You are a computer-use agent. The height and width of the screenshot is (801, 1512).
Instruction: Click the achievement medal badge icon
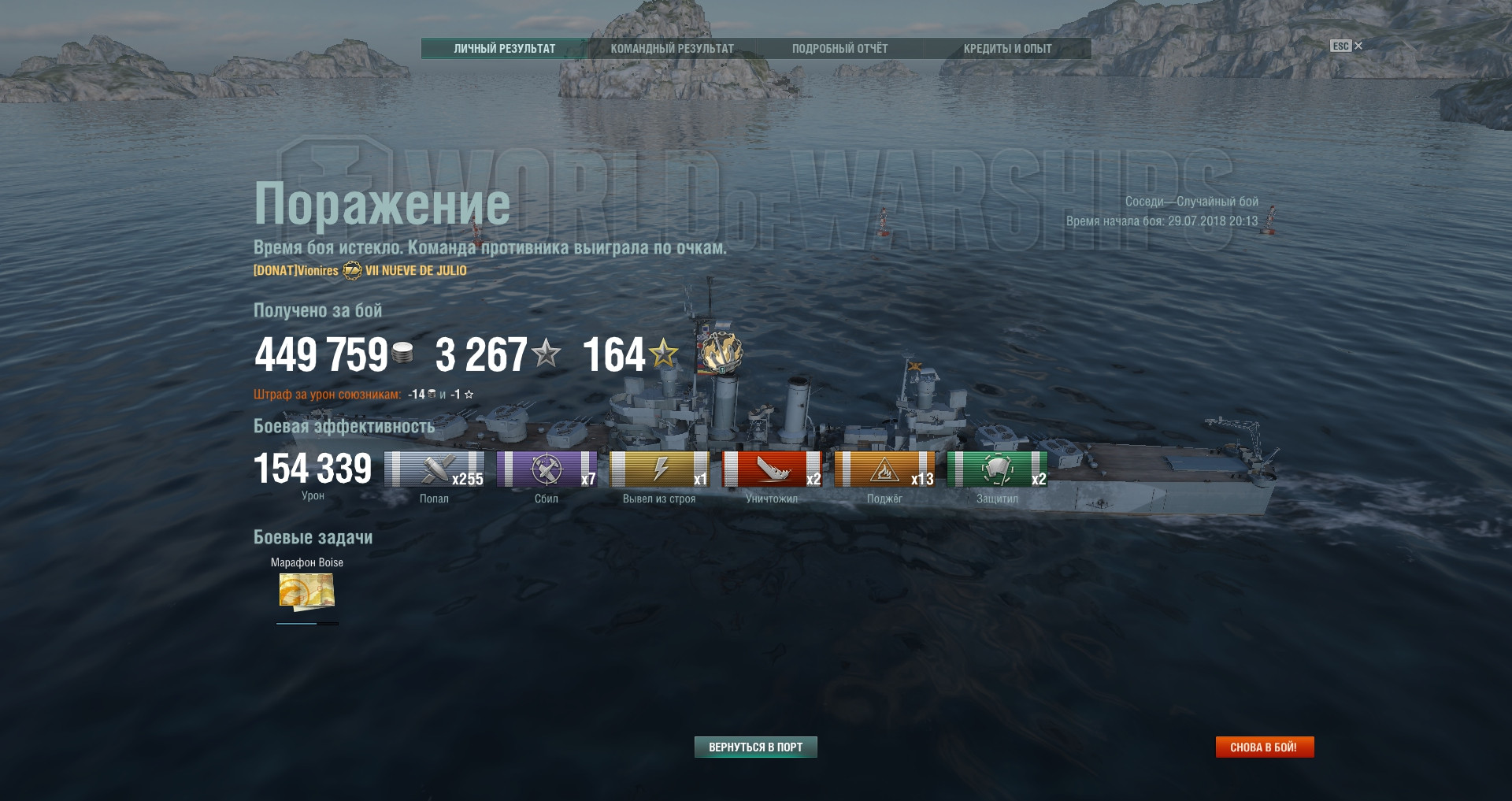tap(721, 352)
